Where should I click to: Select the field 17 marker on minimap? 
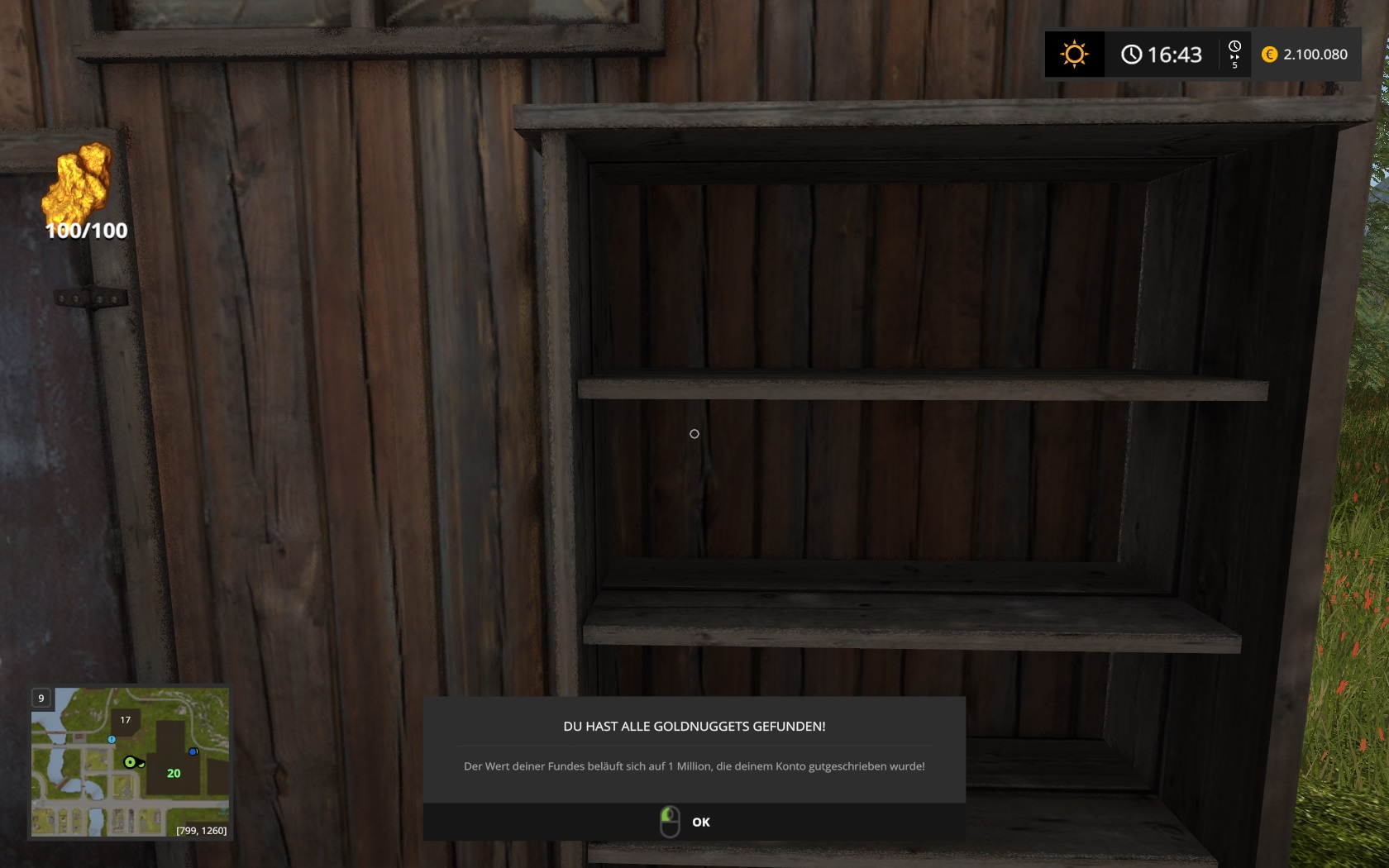[x=126, y=720]
